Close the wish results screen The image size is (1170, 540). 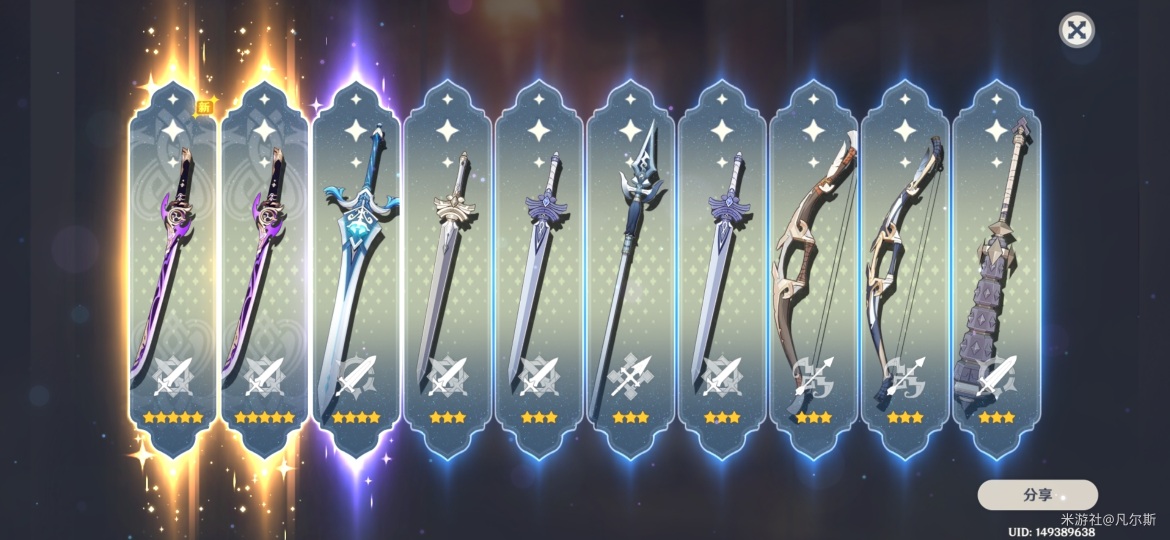1076,30
